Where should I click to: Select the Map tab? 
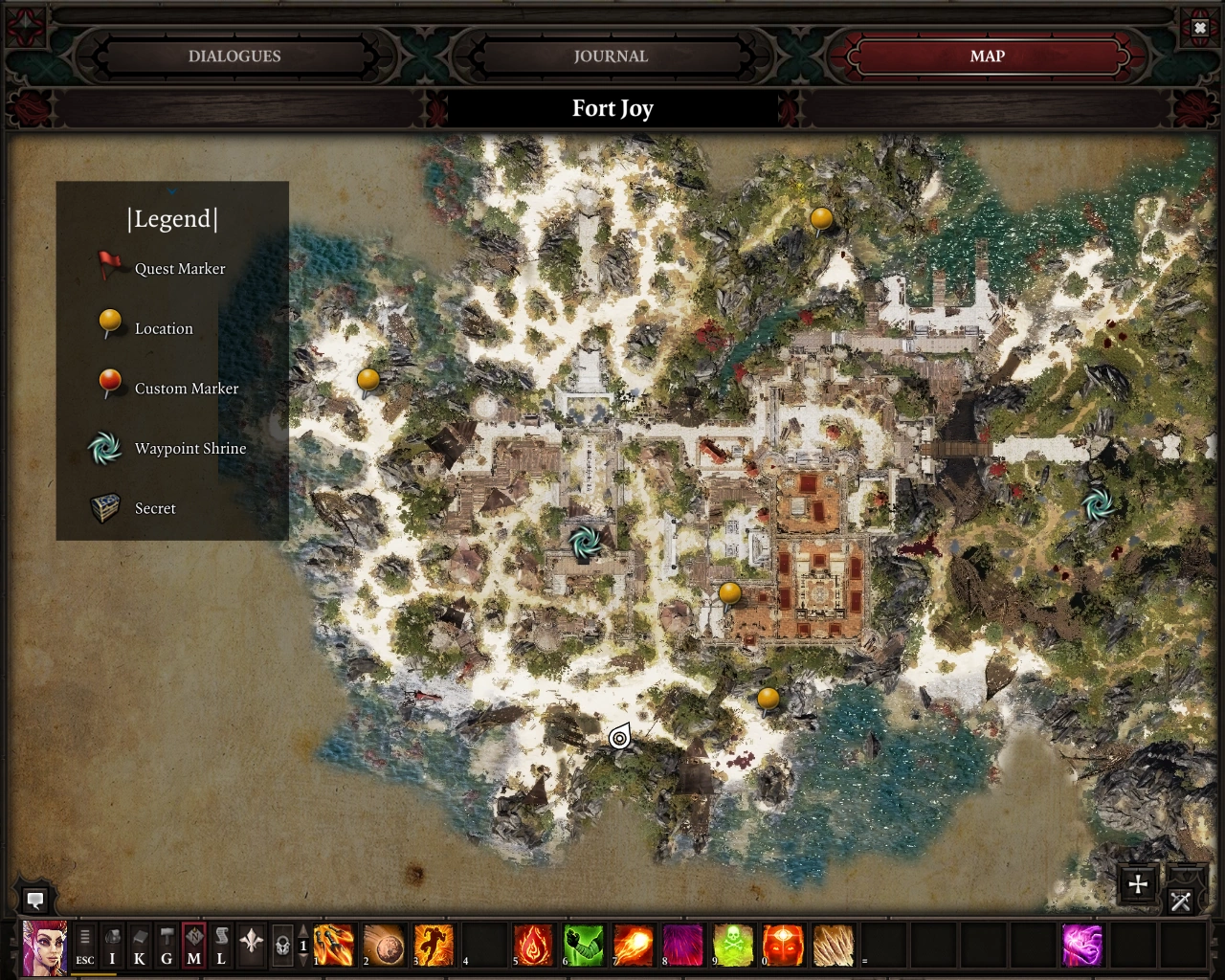coord(987,56)
